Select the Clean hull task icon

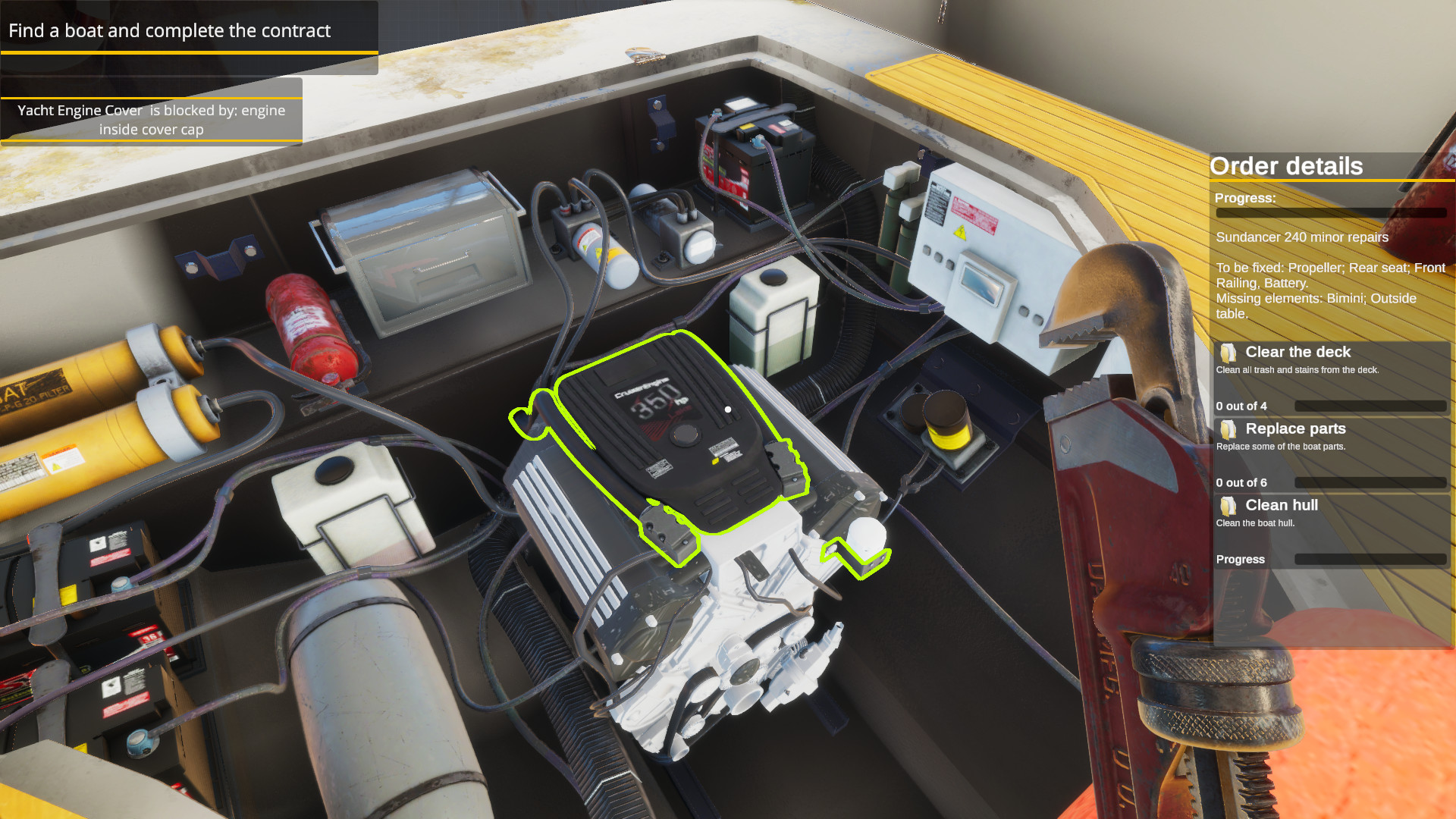[1228, 505]
